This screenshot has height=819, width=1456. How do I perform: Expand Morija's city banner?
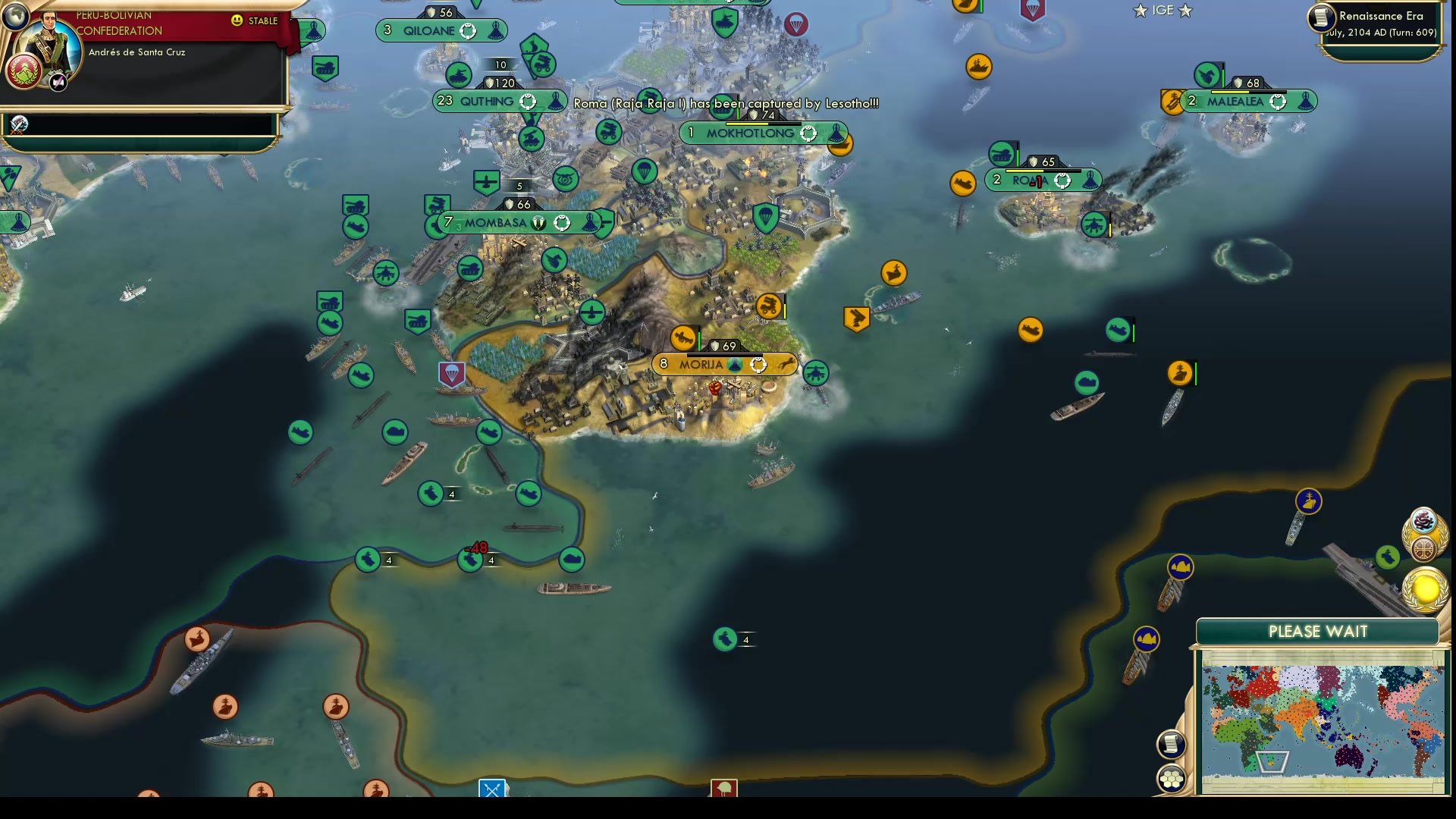(711, 364)
